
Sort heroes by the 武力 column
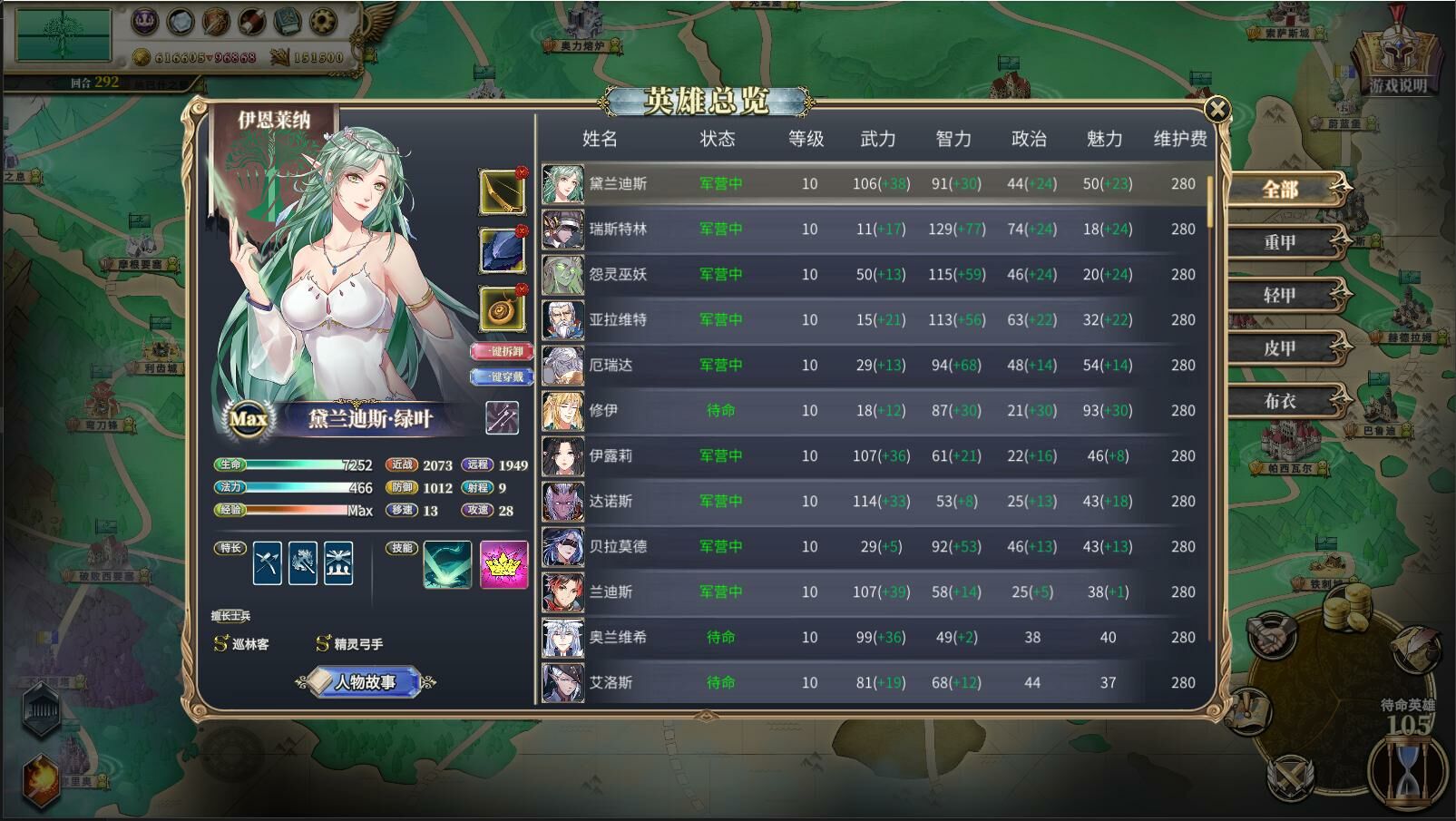pyautogui.click(x=877, y=139)
